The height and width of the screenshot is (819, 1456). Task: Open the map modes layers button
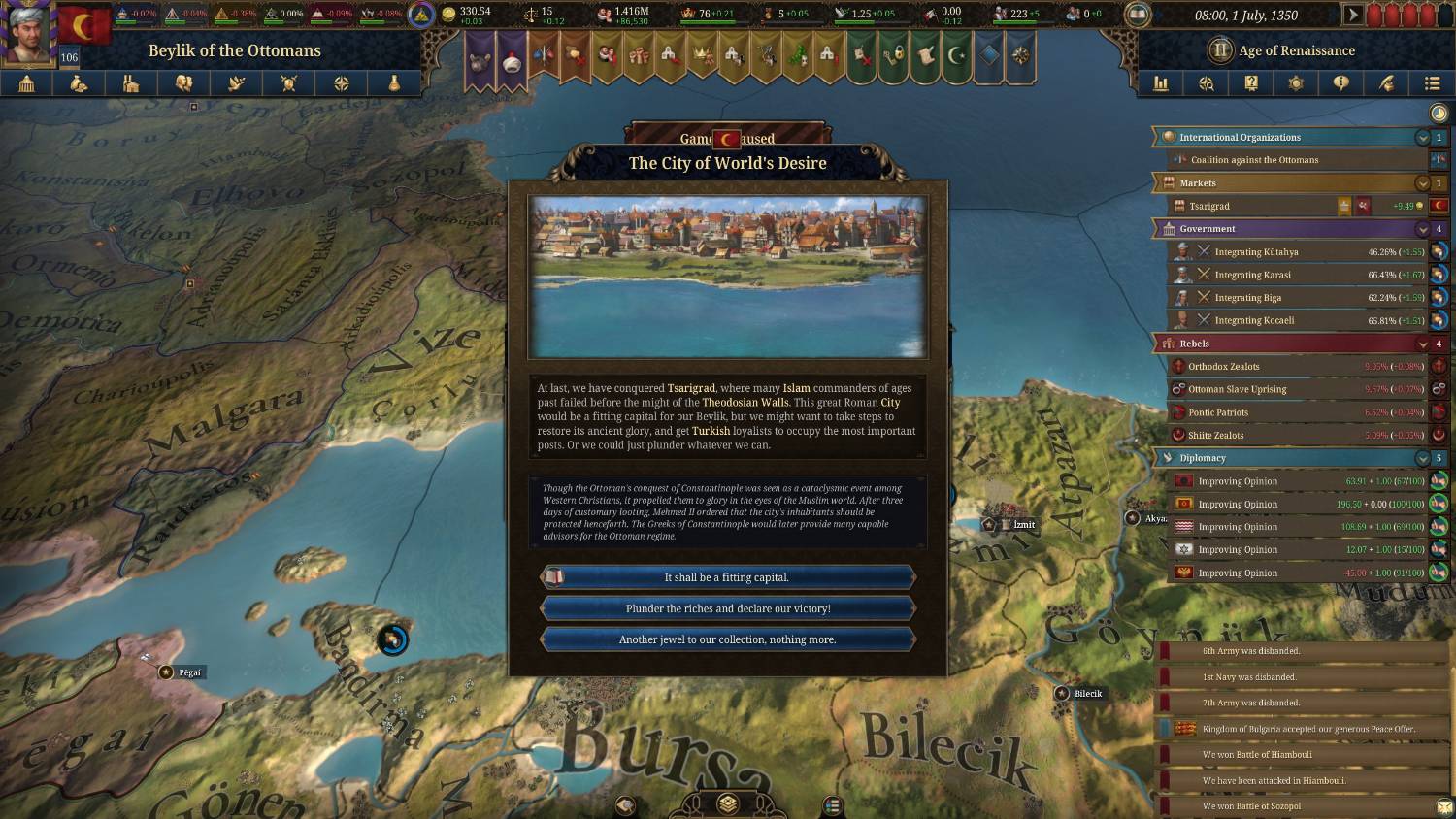[x=728, y=803]
